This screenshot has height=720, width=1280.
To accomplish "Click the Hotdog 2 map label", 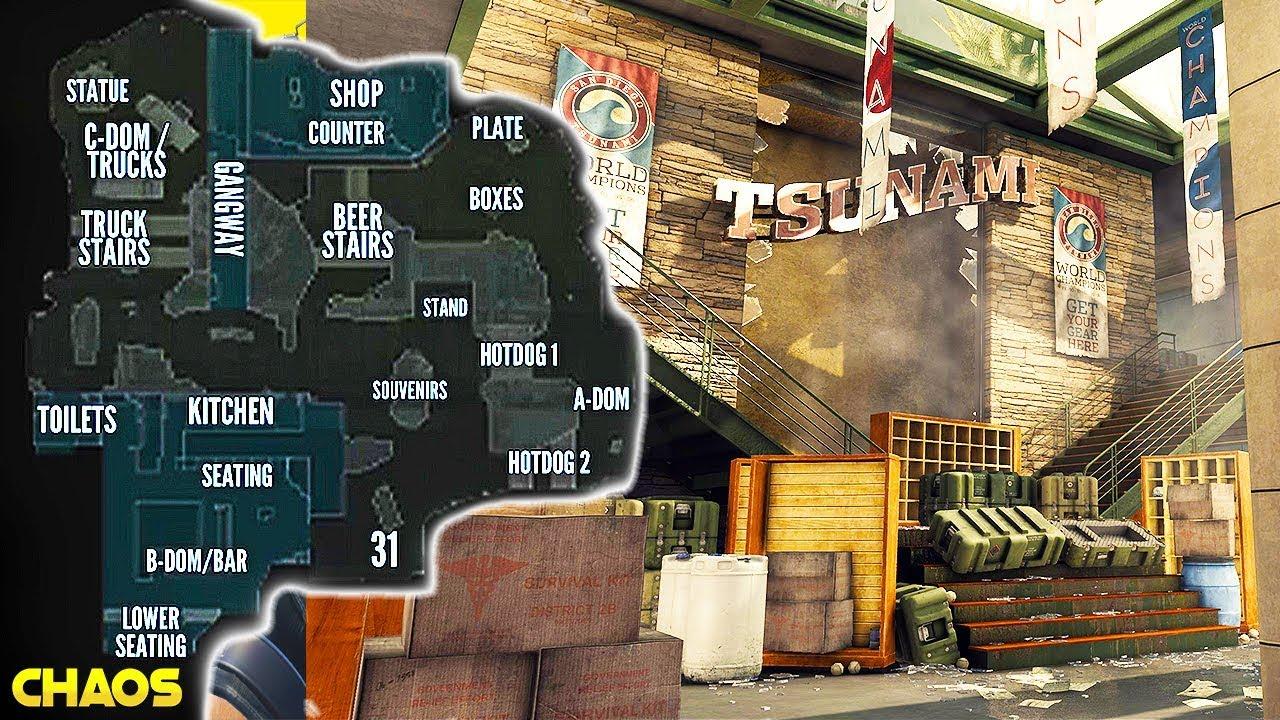I will click(548, 463).
